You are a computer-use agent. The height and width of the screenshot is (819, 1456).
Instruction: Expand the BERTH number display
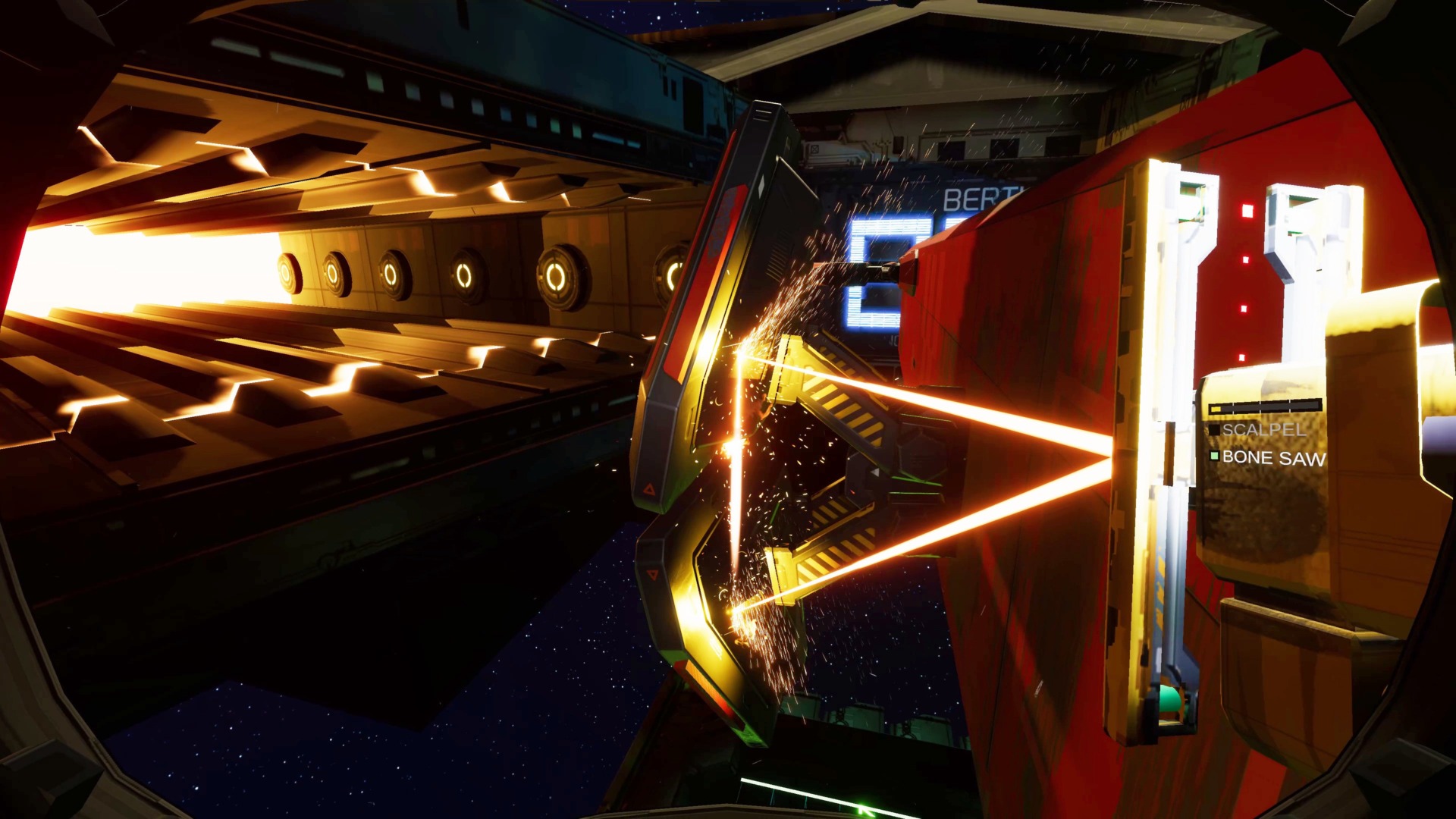pyautogui.click(x=876, y=281)
